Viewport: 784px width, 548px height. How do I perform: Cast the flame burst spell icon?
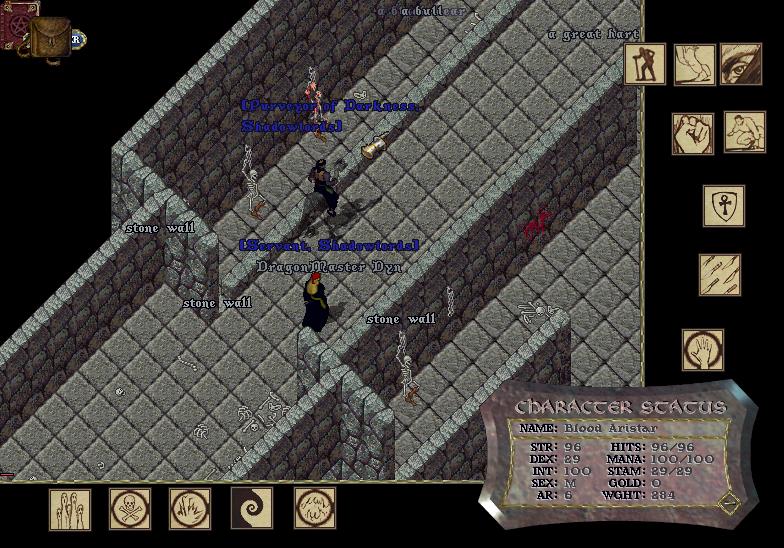click(x=189, y=509)
